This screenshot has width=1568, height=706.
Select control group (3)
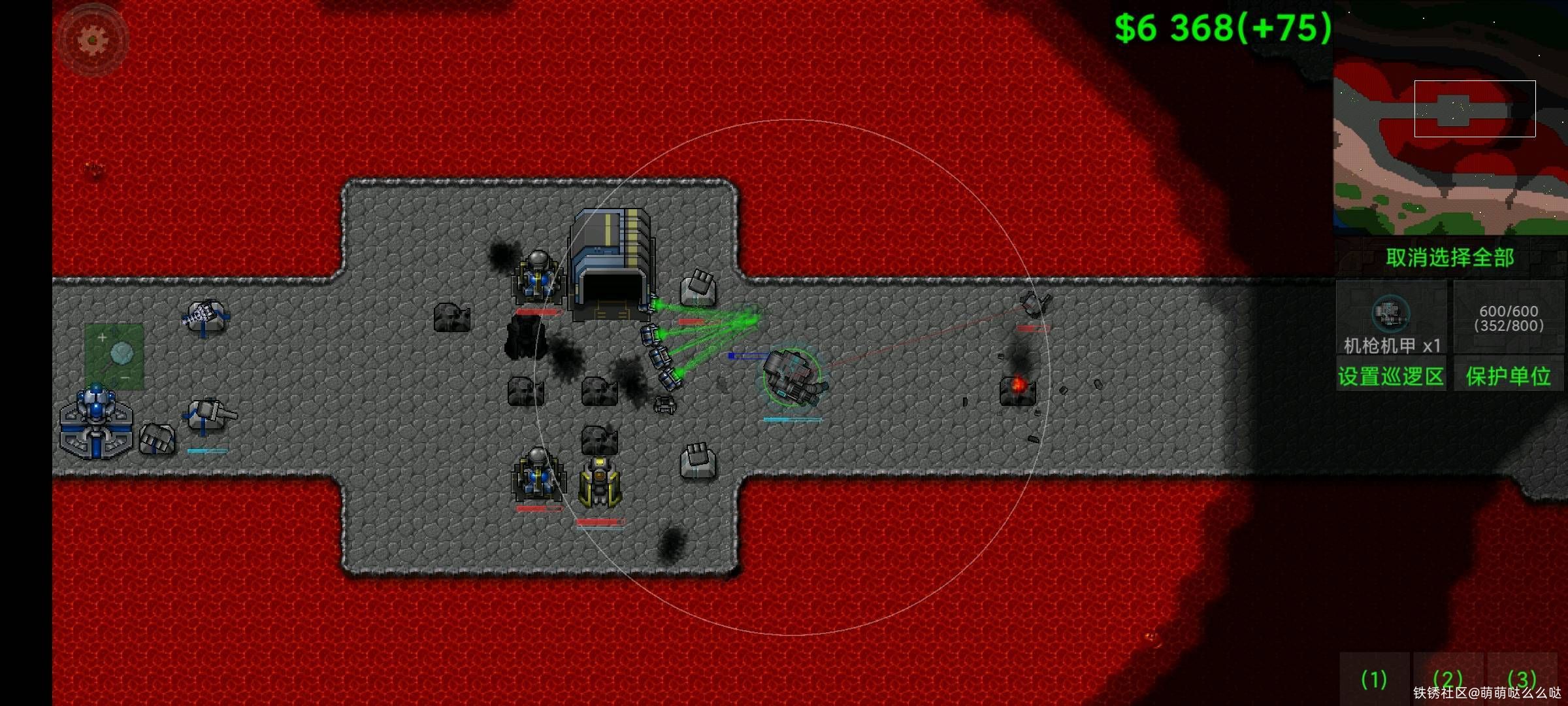pyautogui.click(x=1522, y=680)
